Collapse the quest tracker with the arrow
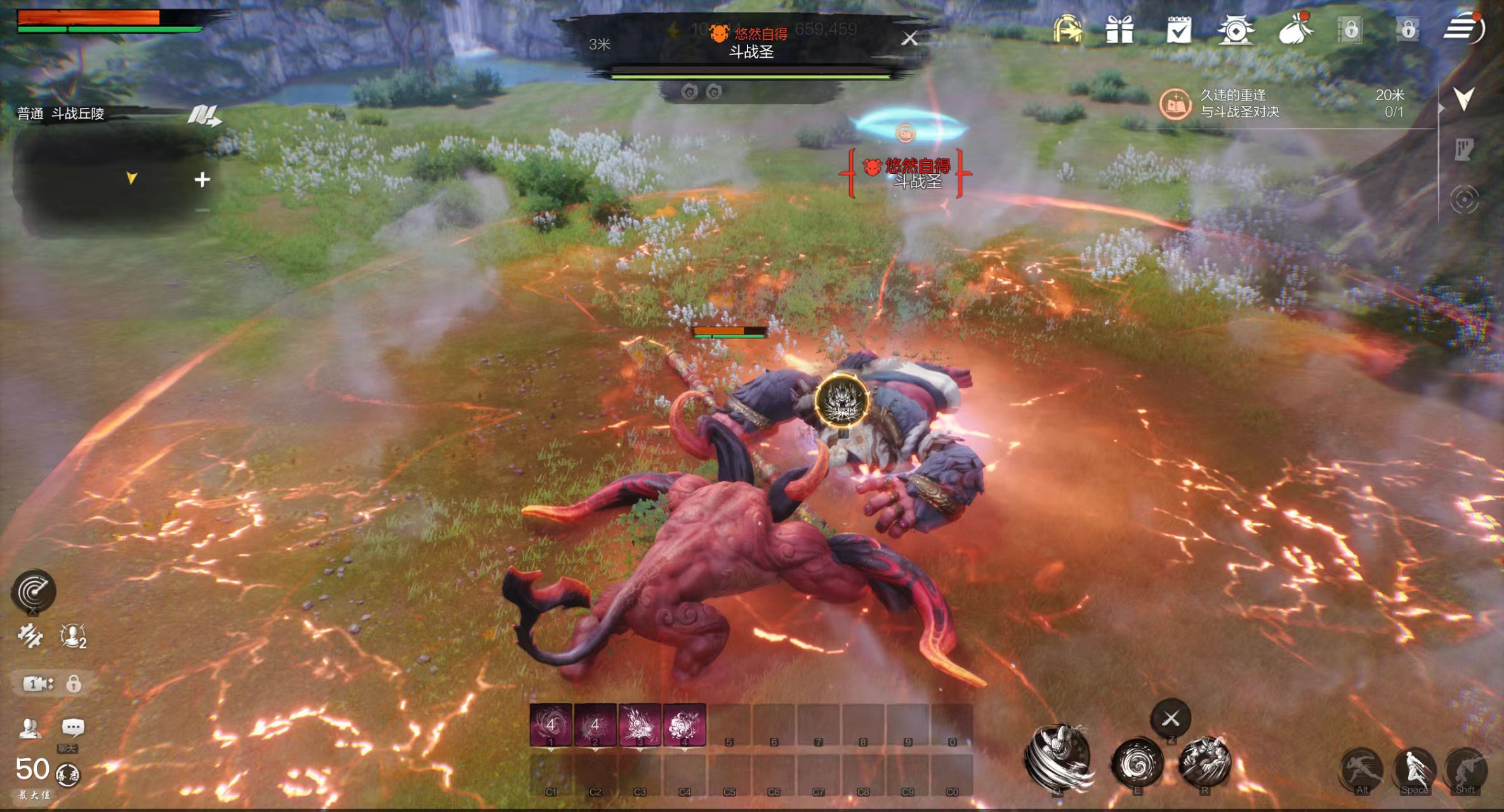The width and height of the screenshot is (1504, 812). click(x=1463, y=98)
